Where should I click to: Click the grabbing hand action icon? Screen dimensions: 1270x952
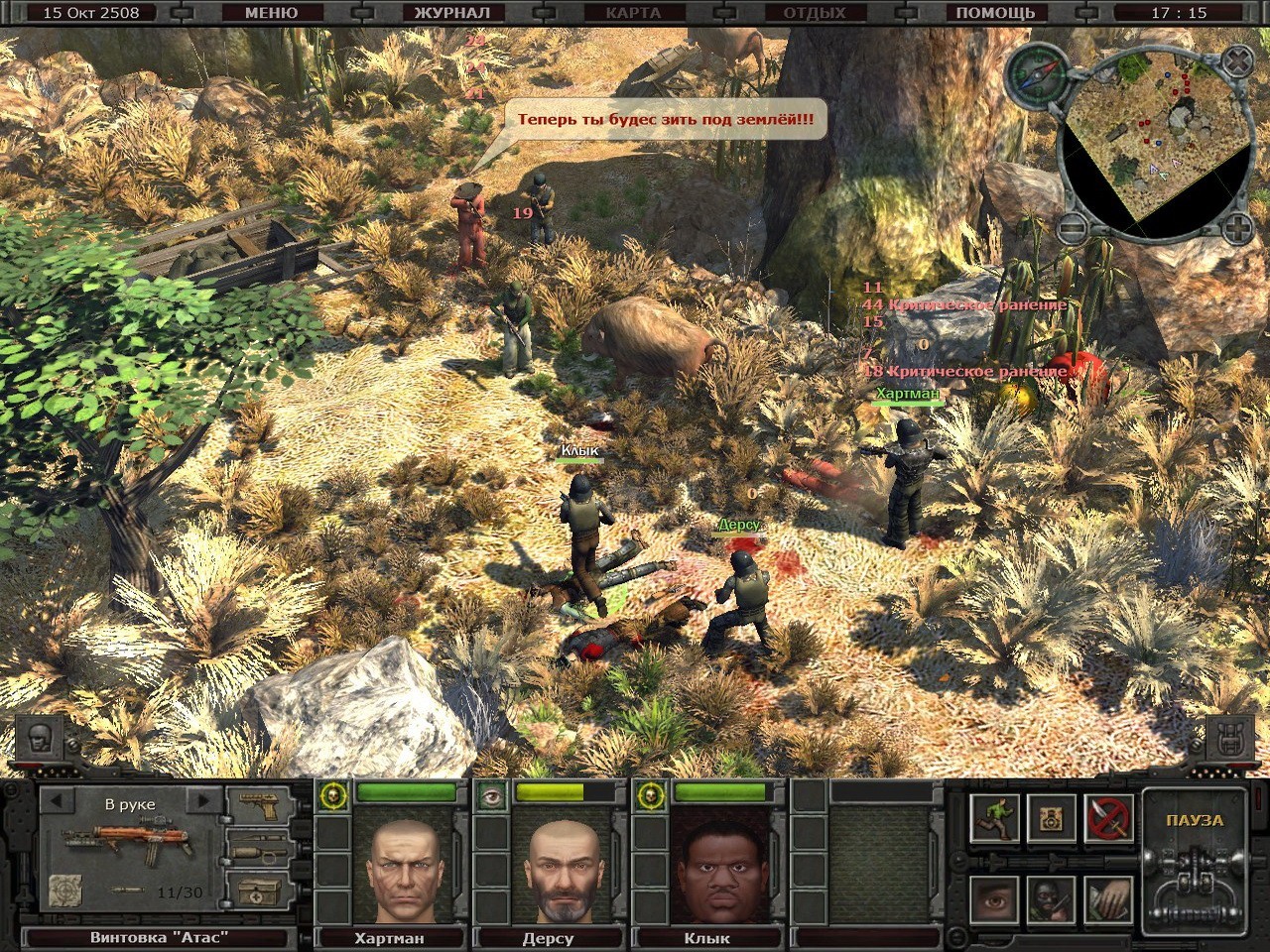coord(1108,898)
